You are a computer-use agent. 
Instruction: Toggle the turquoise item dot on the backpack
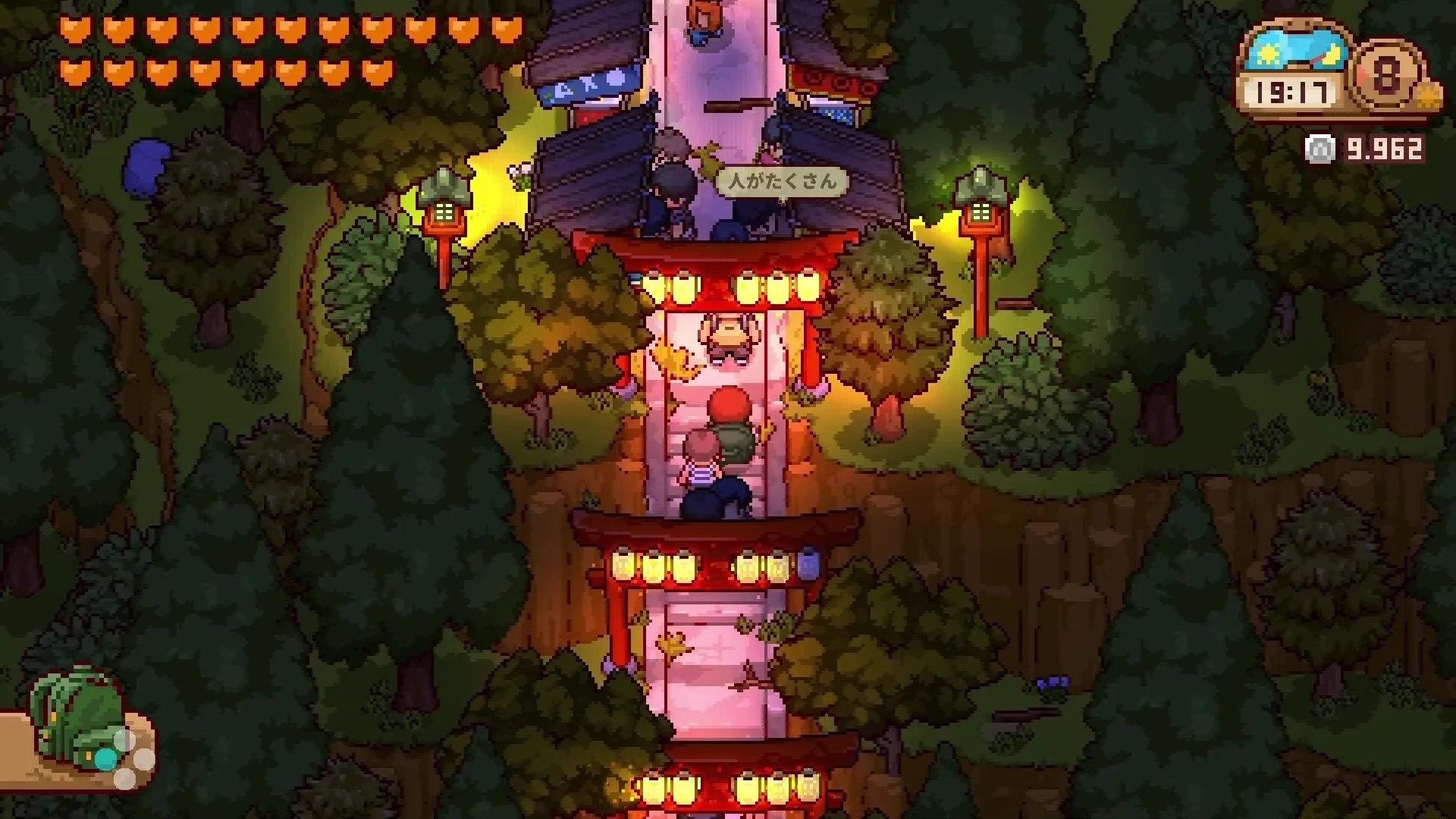point(106,760)
